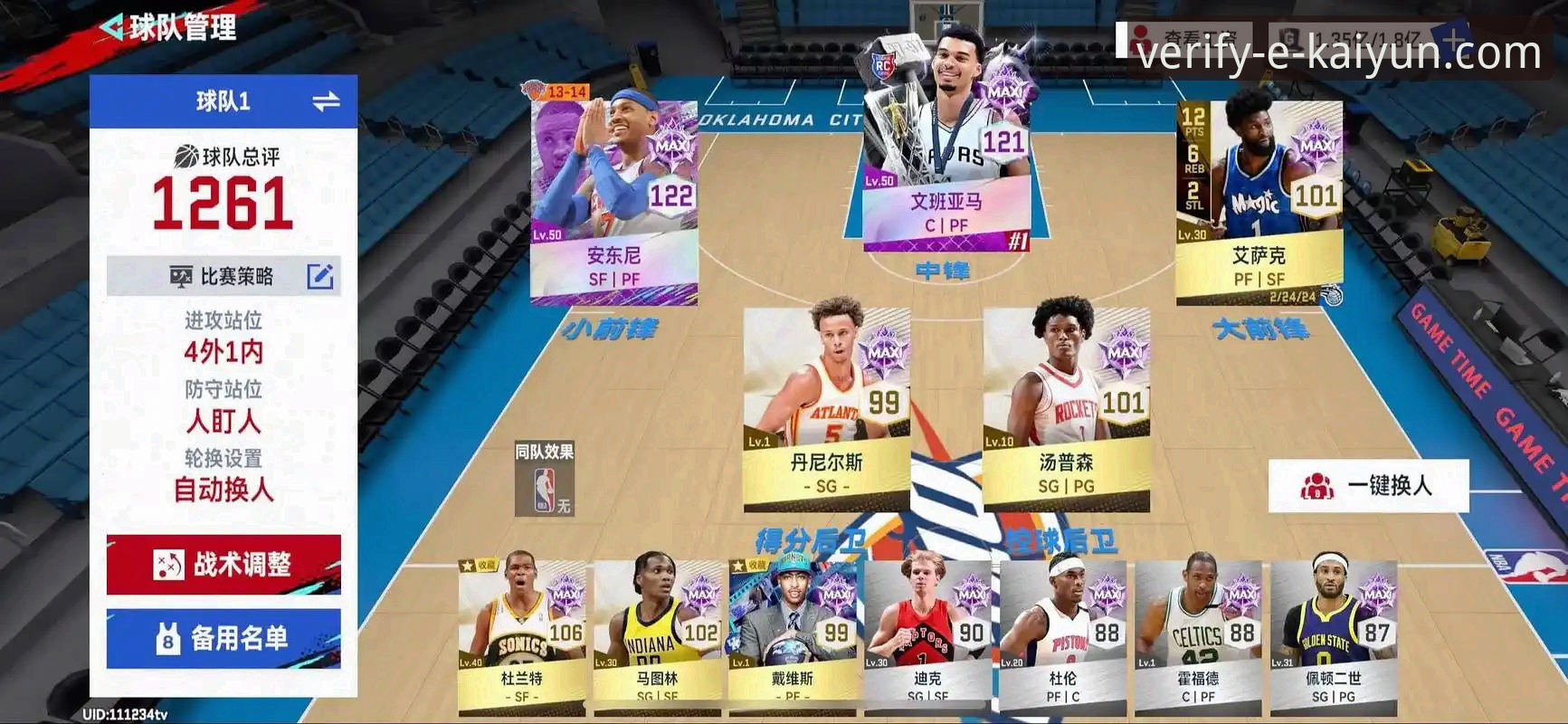Choose bench player Davis (戴维斯)
1568x724 pixels.
pos(793,633)
